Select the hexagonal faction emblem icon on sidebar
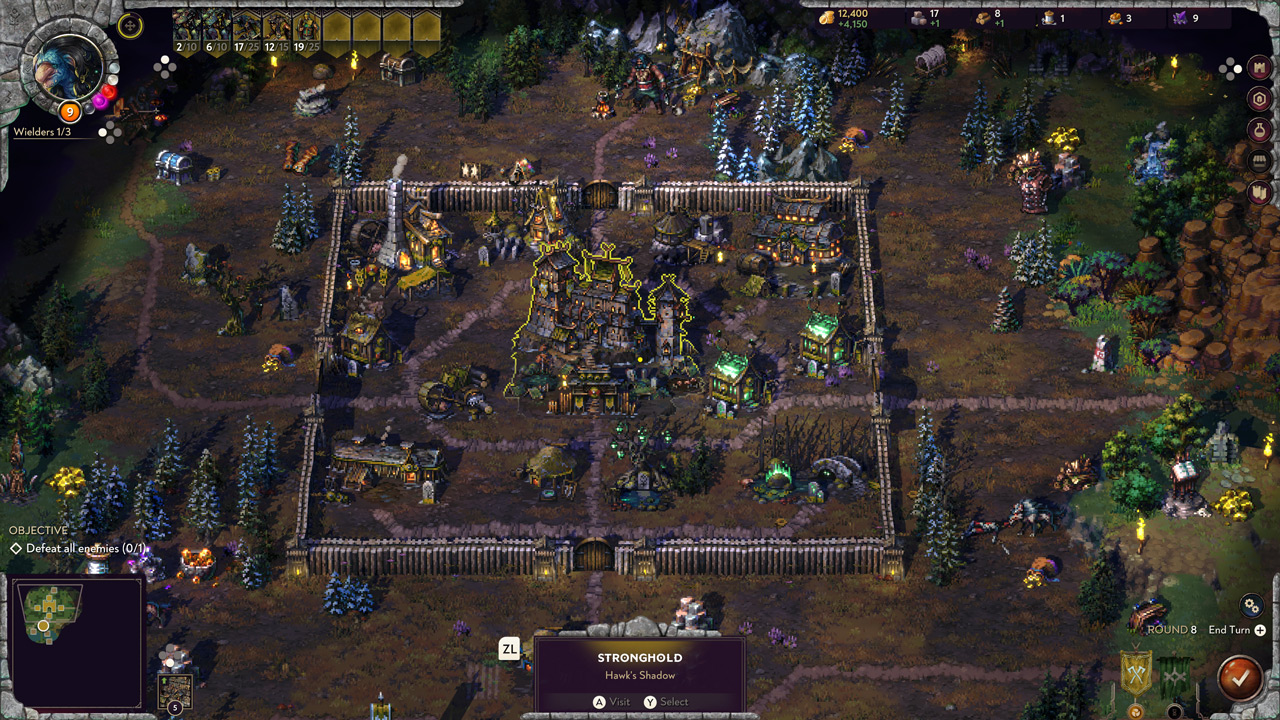The image size is (1280, 720). point(1258,100)
